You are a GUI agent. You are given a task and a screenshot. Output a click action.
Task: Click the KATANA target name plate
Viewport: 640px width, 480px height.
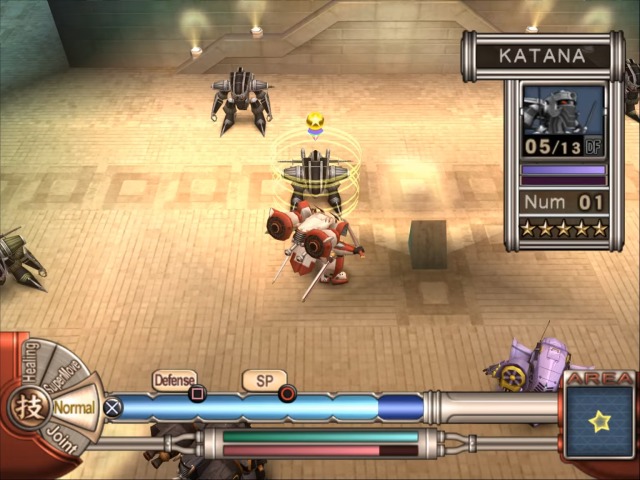(541, 56)
